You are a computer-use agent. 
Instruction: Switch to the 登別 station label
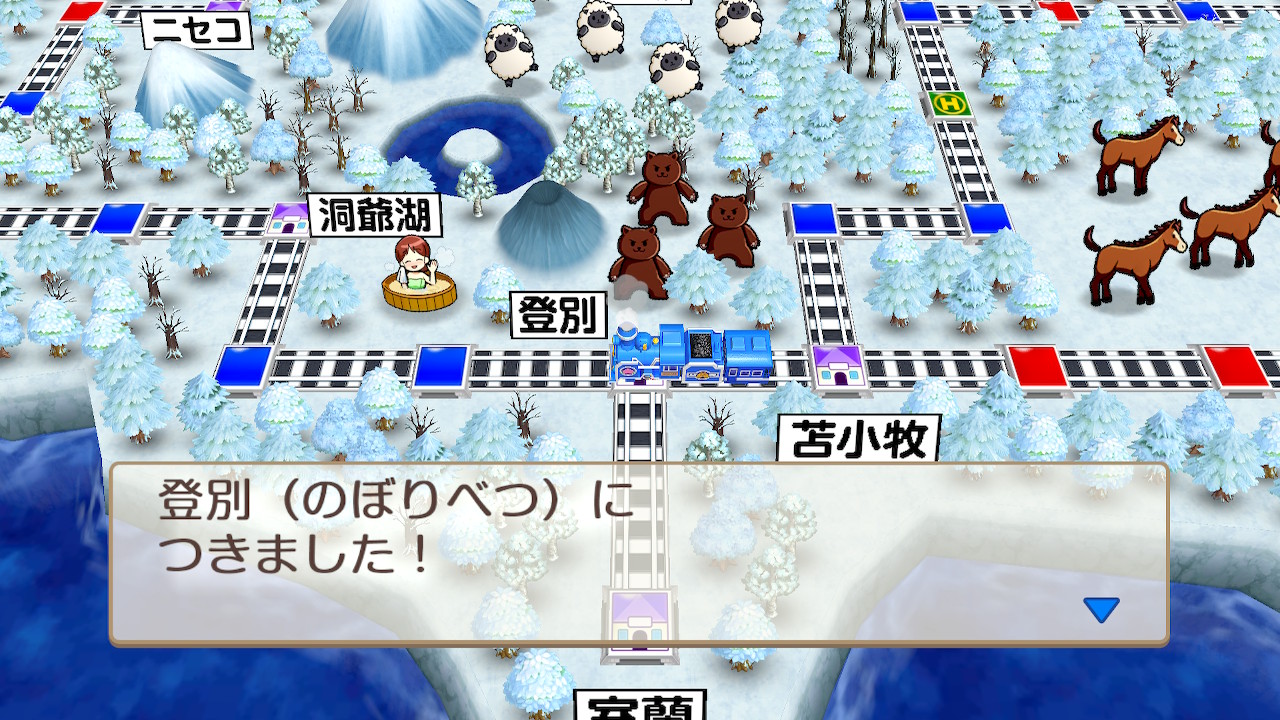(x=557, y=313)
